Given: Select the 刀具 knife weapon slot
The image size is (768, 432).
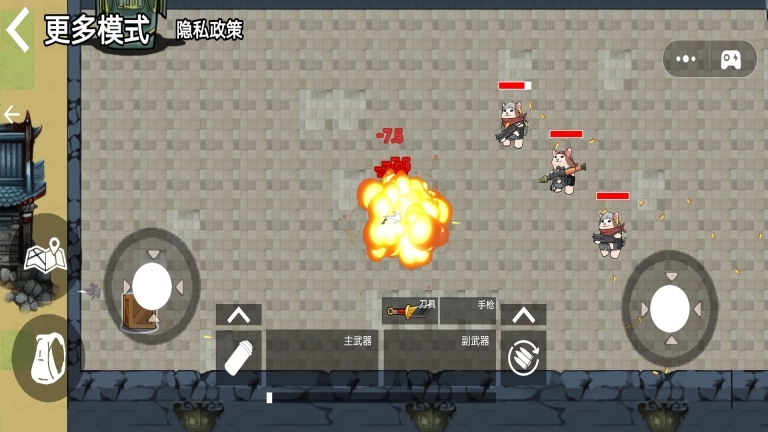Looking at the screenshot, I should point(410,310).
